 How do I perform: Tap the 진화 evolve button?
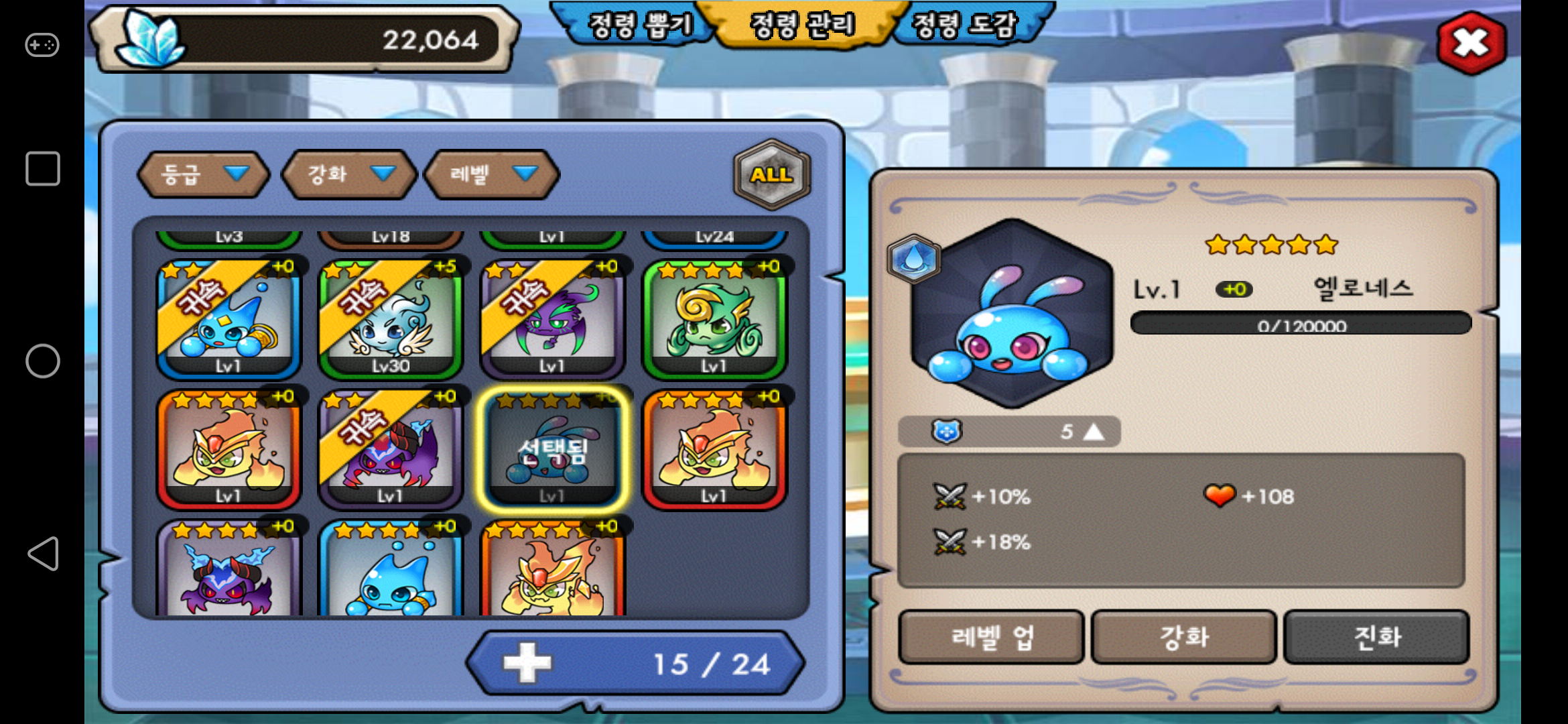click(1376, 637)
